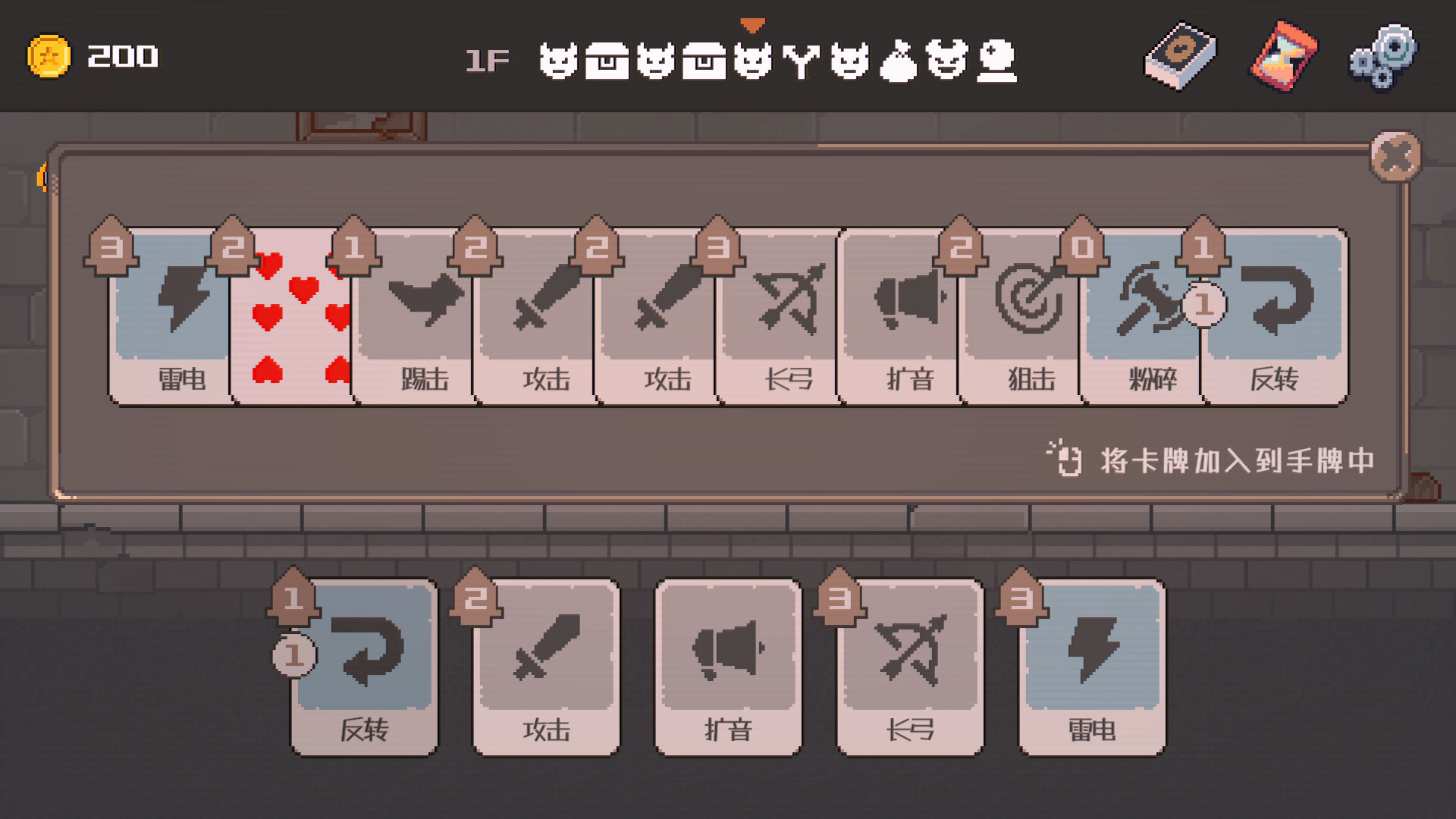Click the gold coin currency icon
This screenshot has height=819, width=1456.
click(x=50, y=55)
